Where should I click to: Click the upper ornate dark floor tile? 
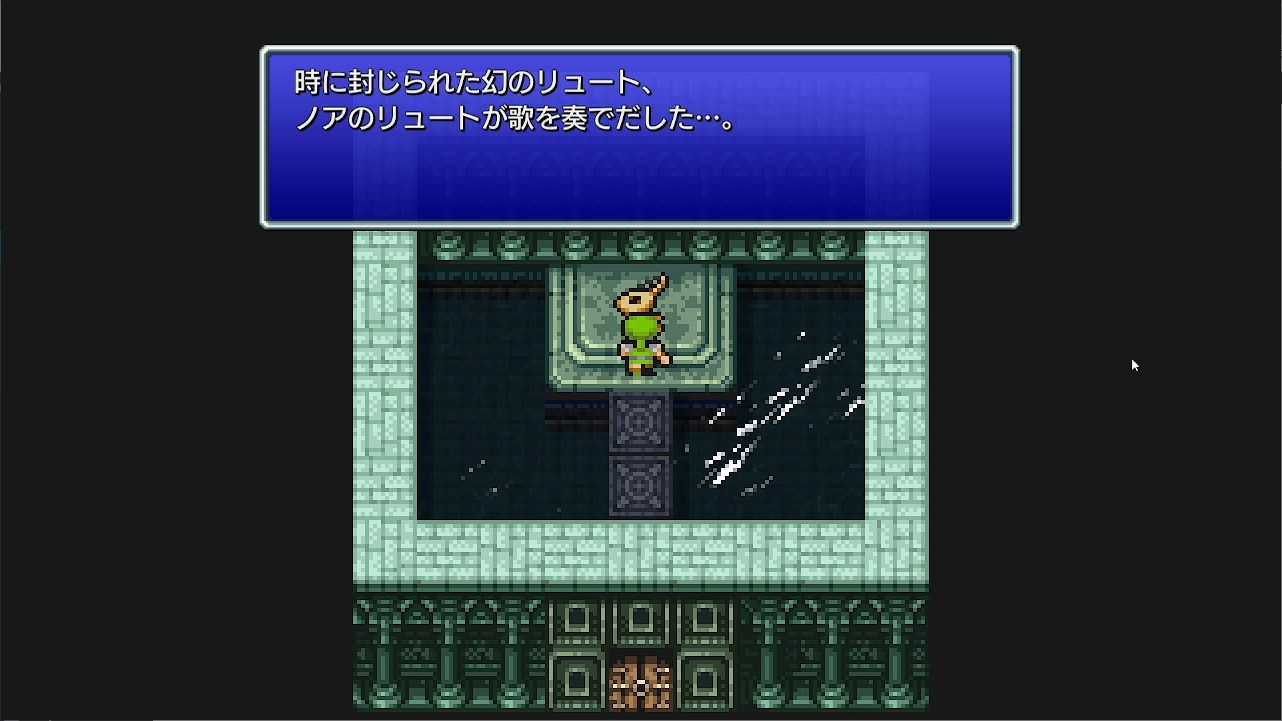click(640, 423)
